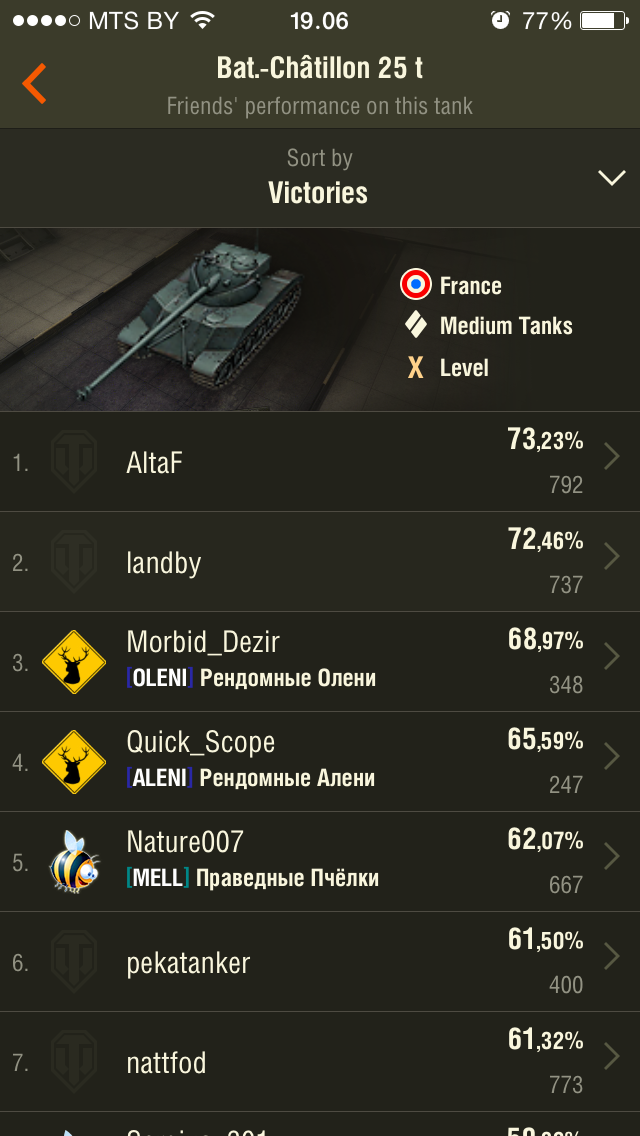Open AltaF's player row
Screen dimensions: 640x1136
click(x=320, y=462)
